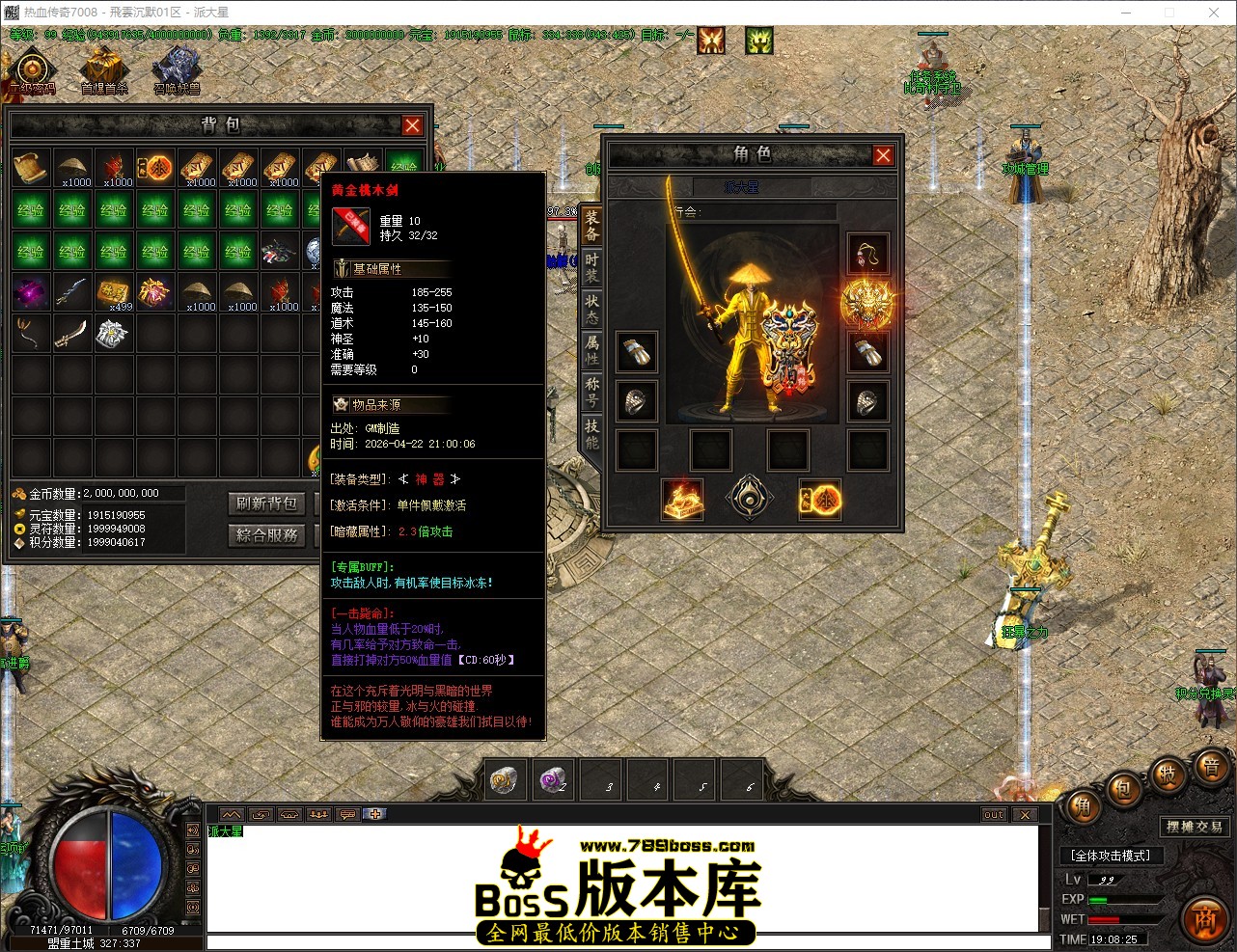This screenshot has width=1237, height=952.
Task: Click the 首爆首杀 golden chest icon
Action: 104,68
